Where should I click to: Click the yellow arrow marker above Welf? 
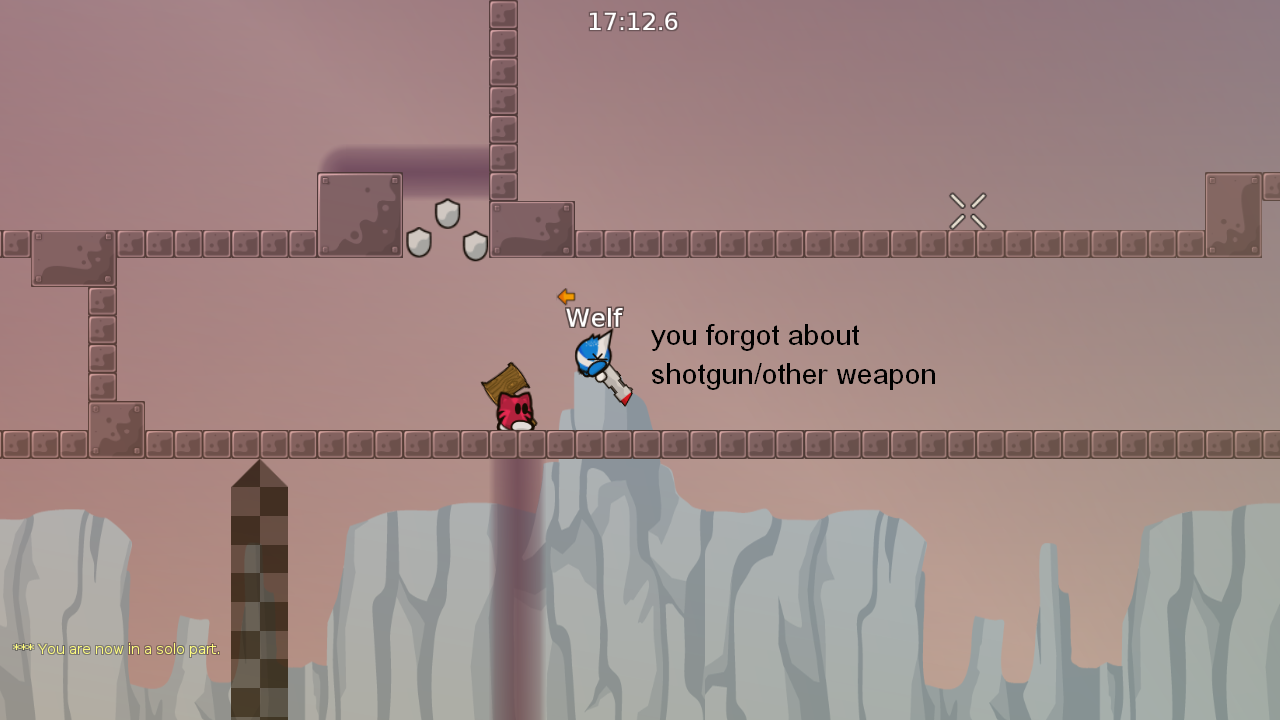(566, 296)
